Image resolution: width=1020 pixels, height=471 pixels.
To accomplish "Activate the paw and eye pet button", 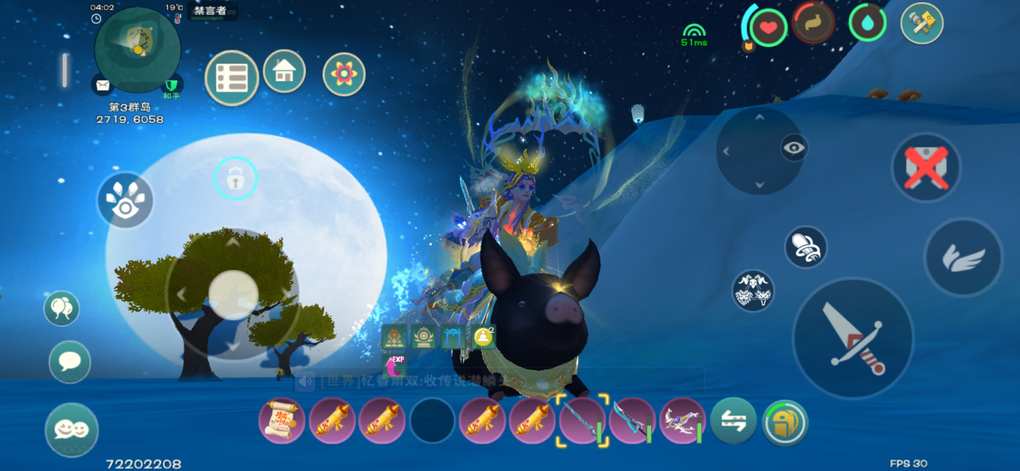I will [126, 200].
